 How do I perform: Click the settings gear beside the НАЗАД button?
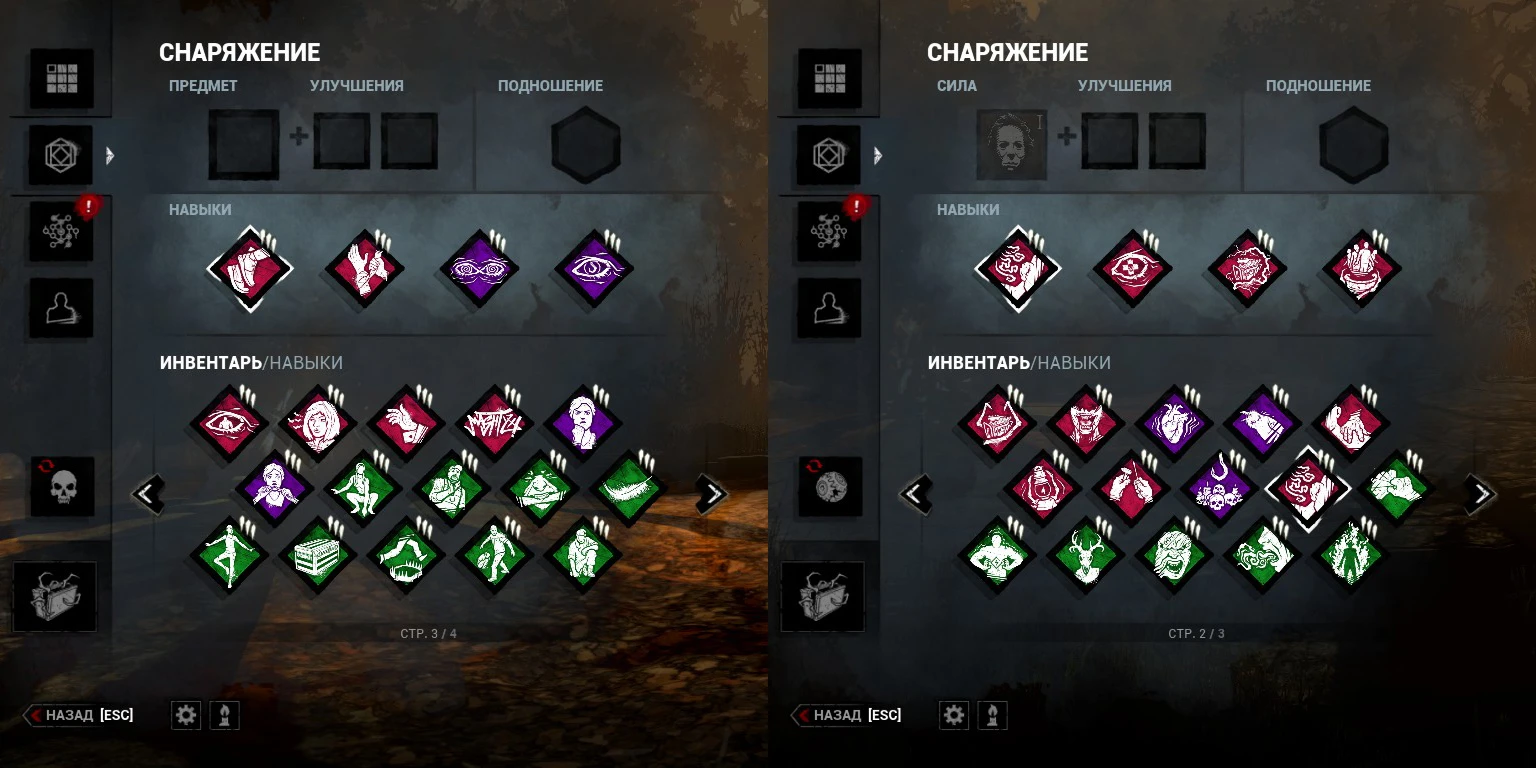[186, 715]
